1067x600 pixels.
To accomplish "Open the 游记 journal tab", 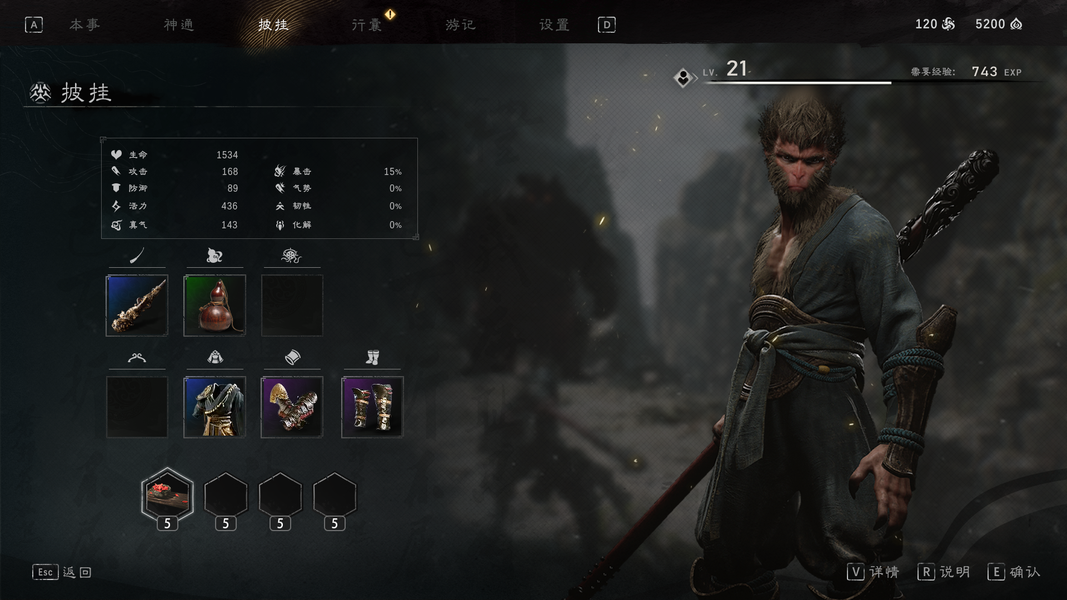I will (x=461, y=25).
